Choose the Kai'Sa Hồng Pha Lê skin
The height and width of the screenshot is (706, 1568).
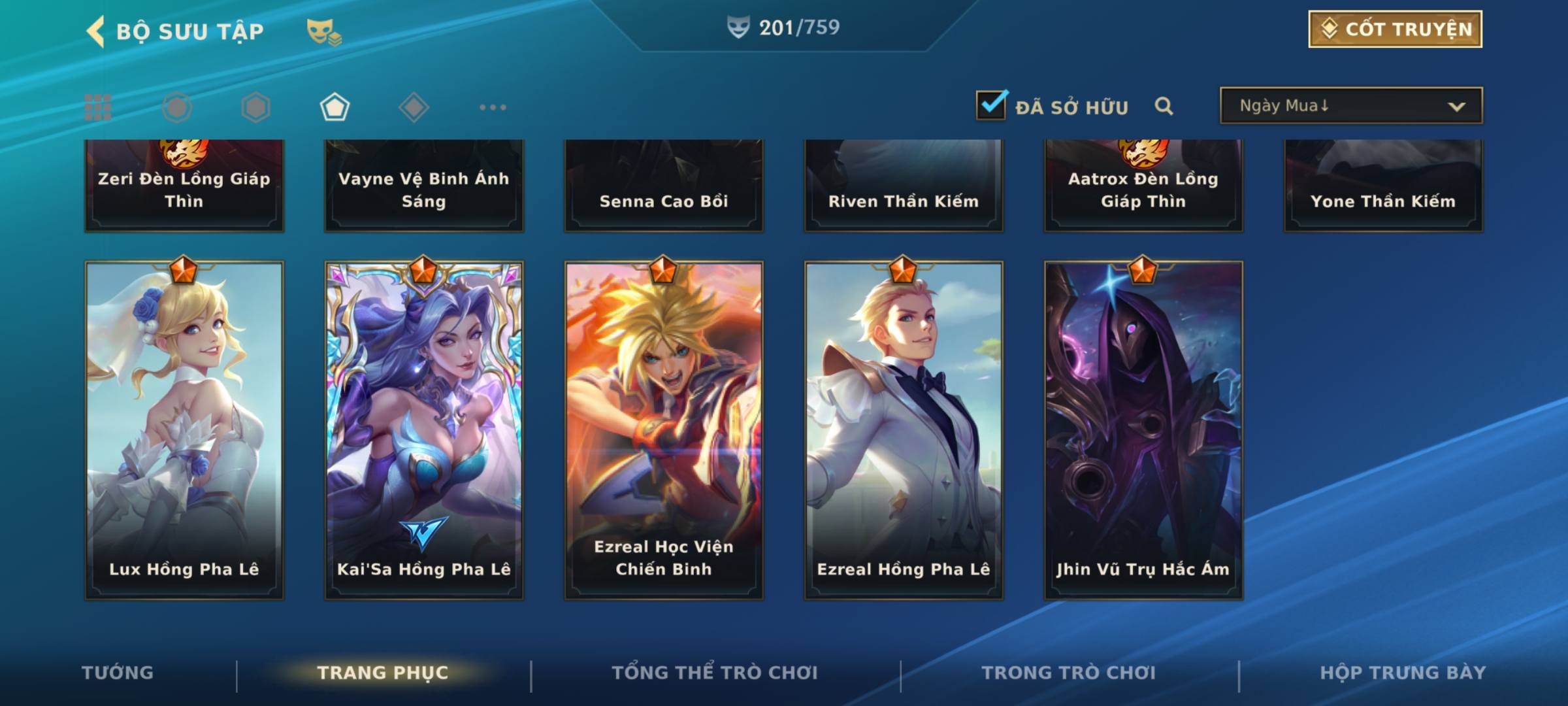(424, 430)
